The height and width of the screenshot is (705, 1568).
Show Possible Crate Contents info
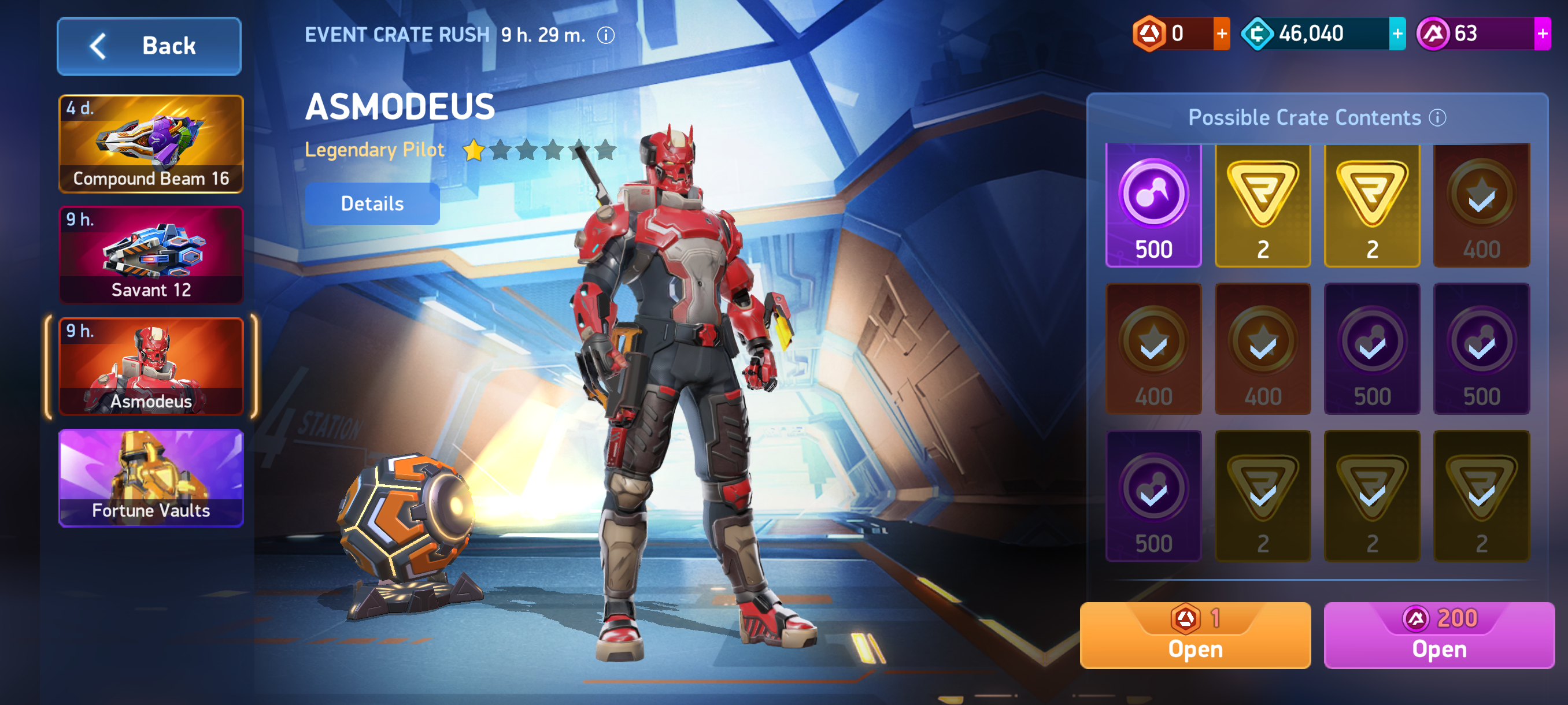[1437, 117]
